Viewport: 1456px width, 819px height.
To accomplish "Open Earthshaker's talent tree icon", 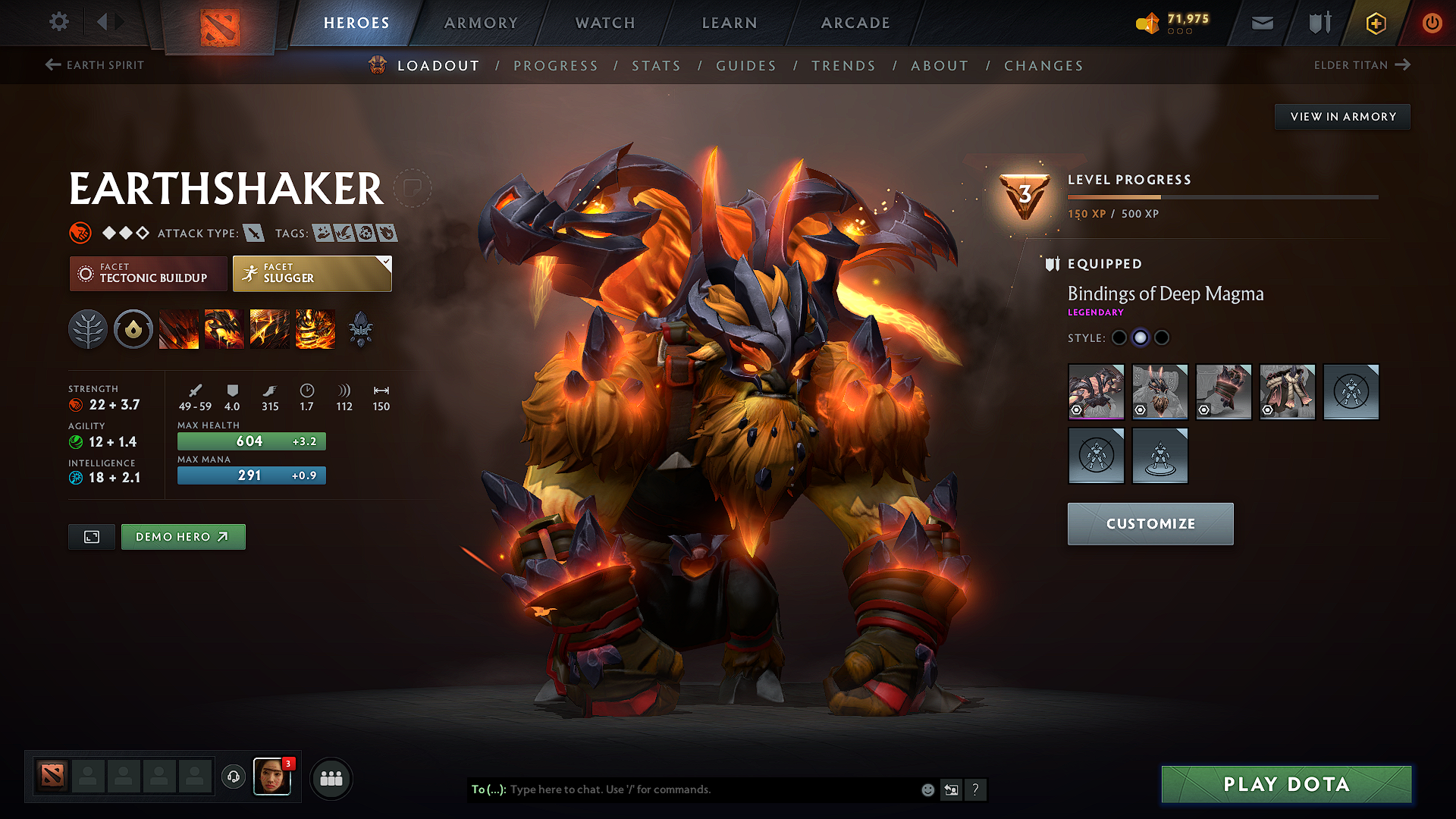I will 88,329.
